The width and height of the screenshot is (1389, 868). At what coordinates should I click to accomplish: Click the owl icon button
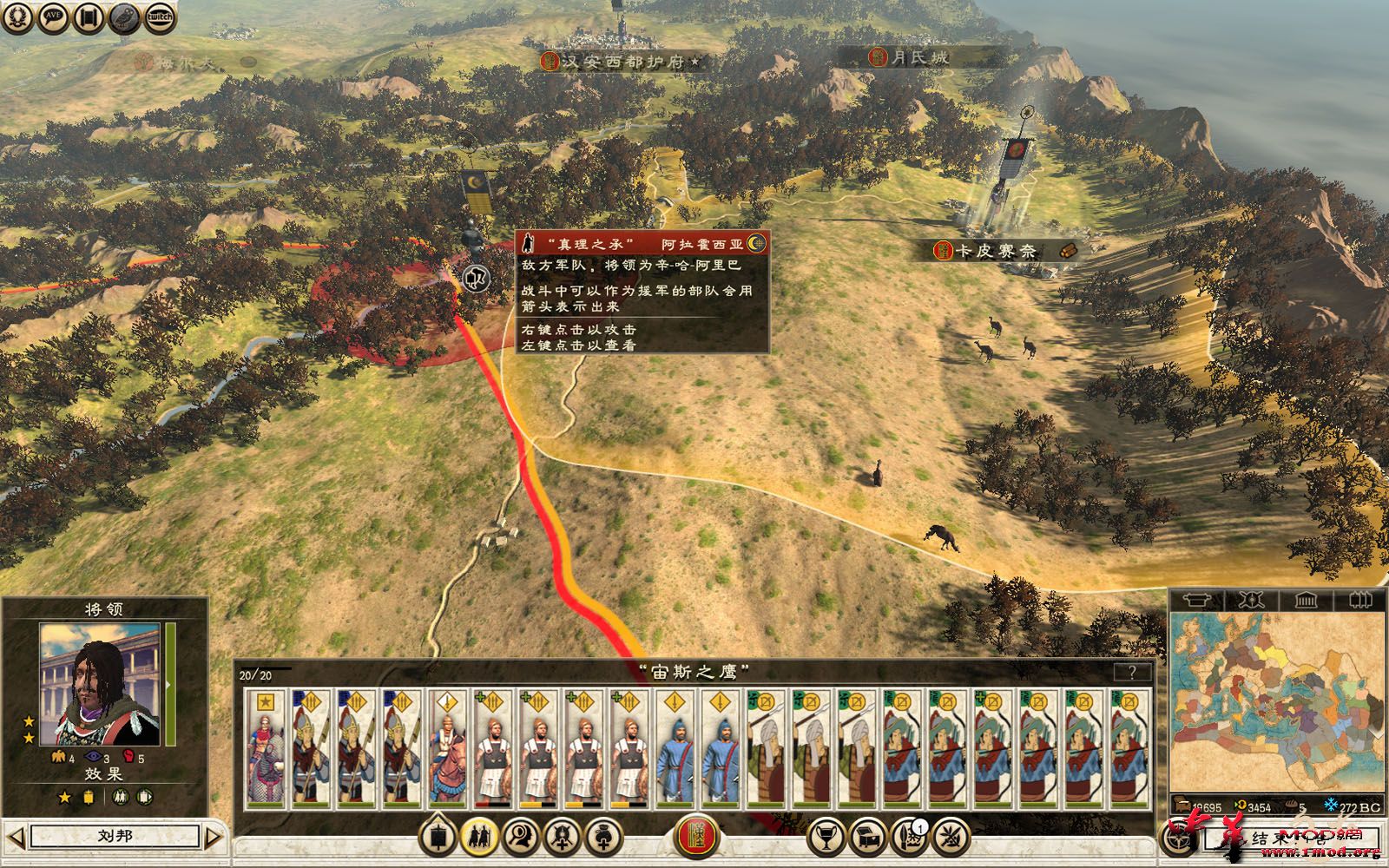pos(124,16)
